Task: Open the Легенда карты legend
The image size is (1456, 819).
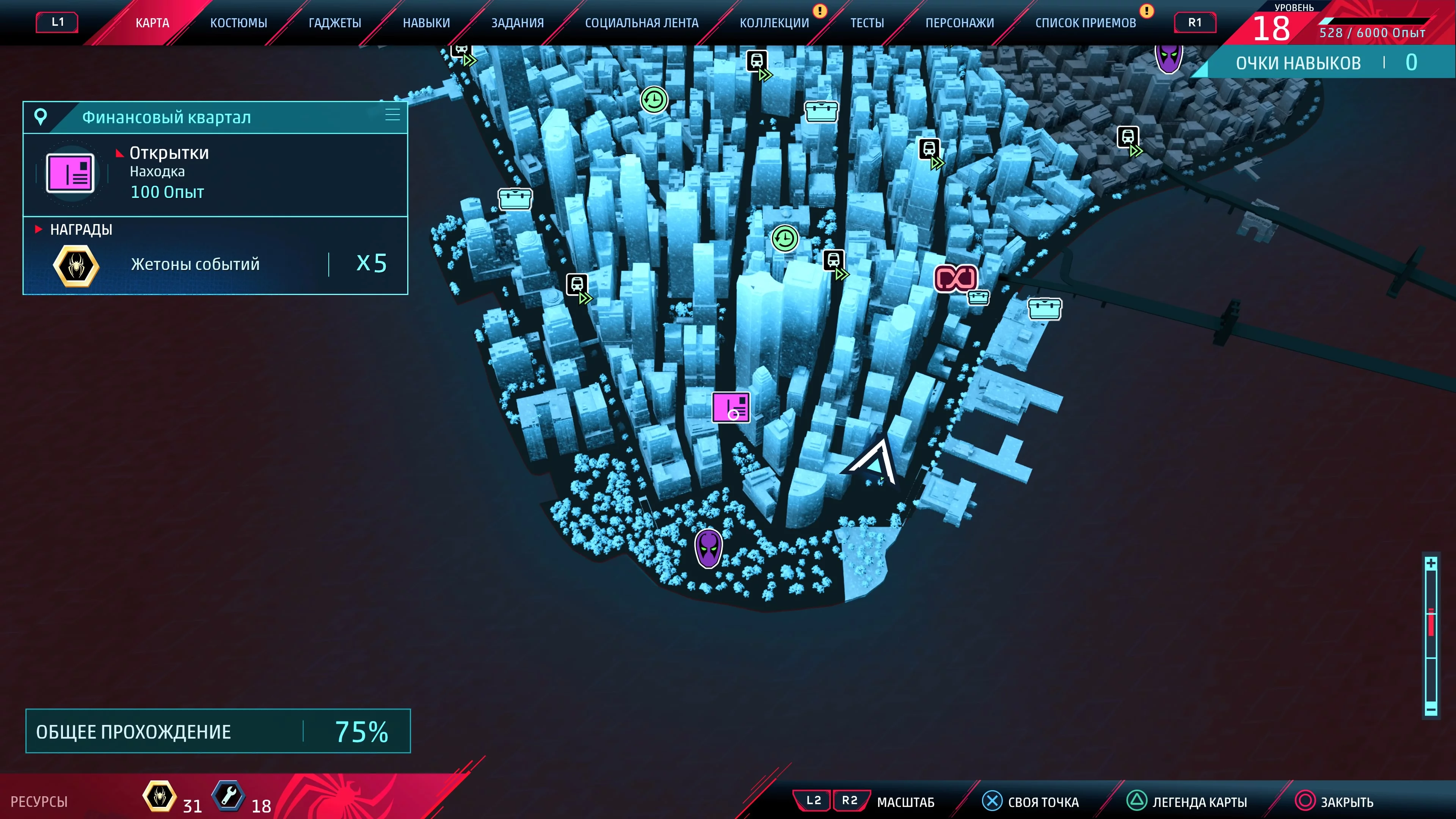Action: coord(1188,802)
